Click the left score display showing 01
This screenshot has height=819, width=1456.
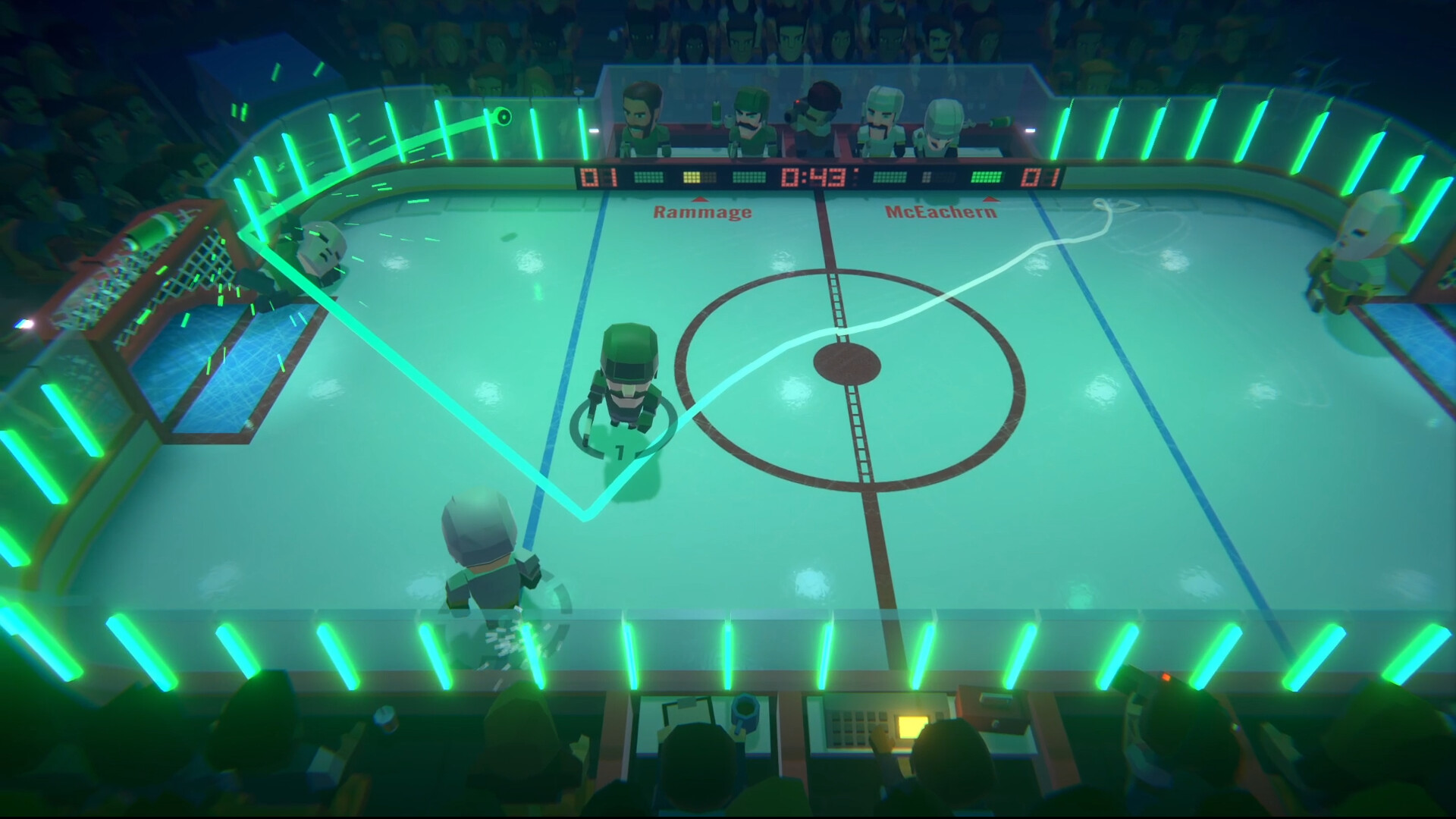click(599, 178)
